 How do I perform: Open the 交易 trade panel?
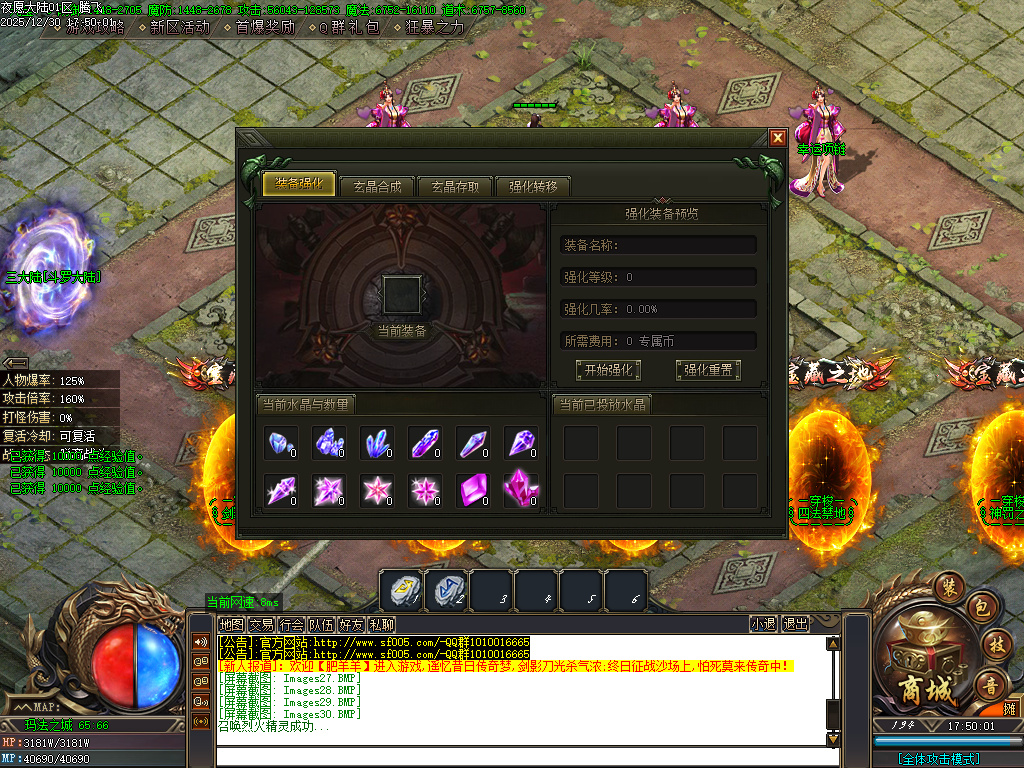coord(261,624)
